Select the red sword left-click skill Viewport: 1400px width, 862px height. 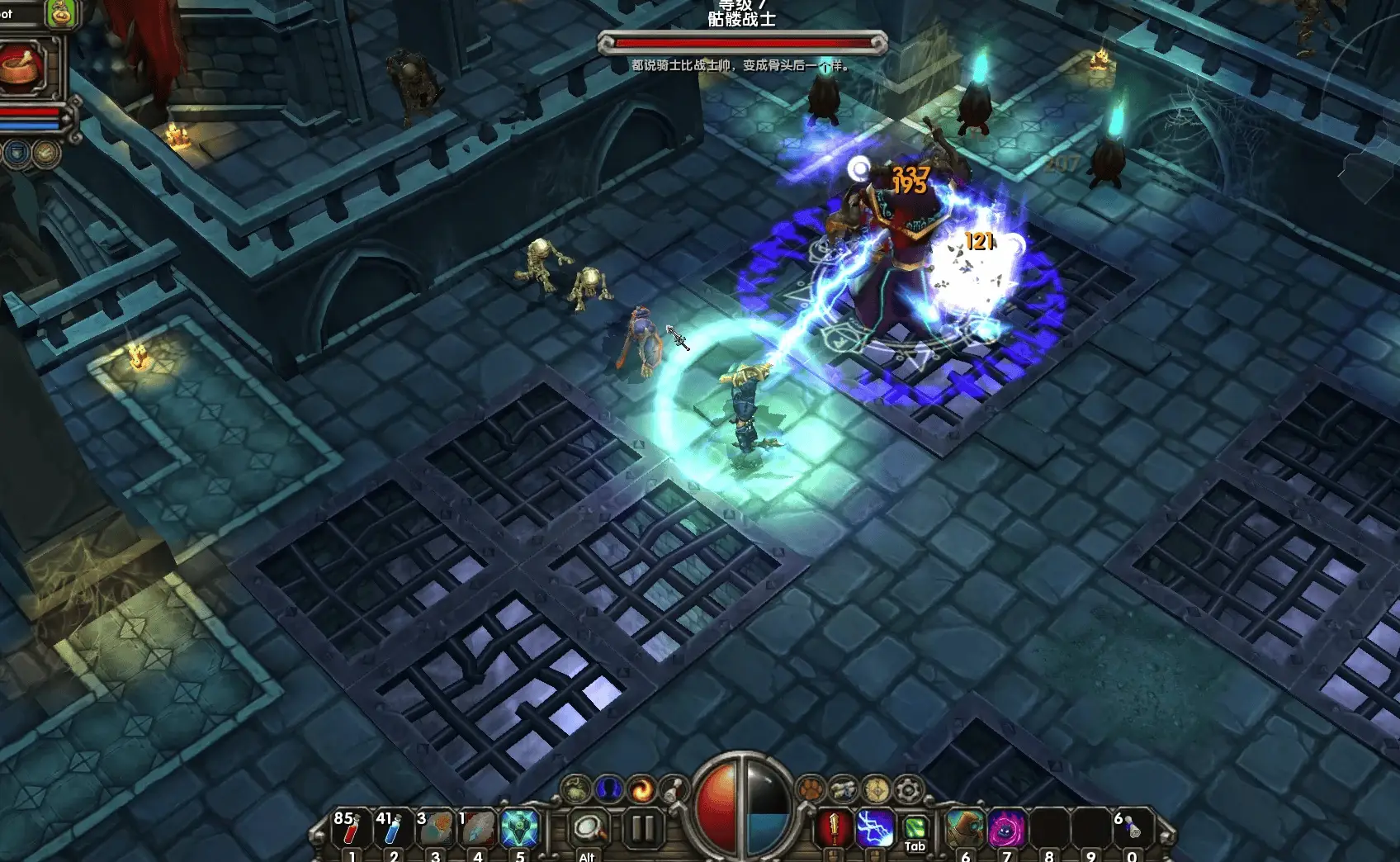[x=834, y=827]
